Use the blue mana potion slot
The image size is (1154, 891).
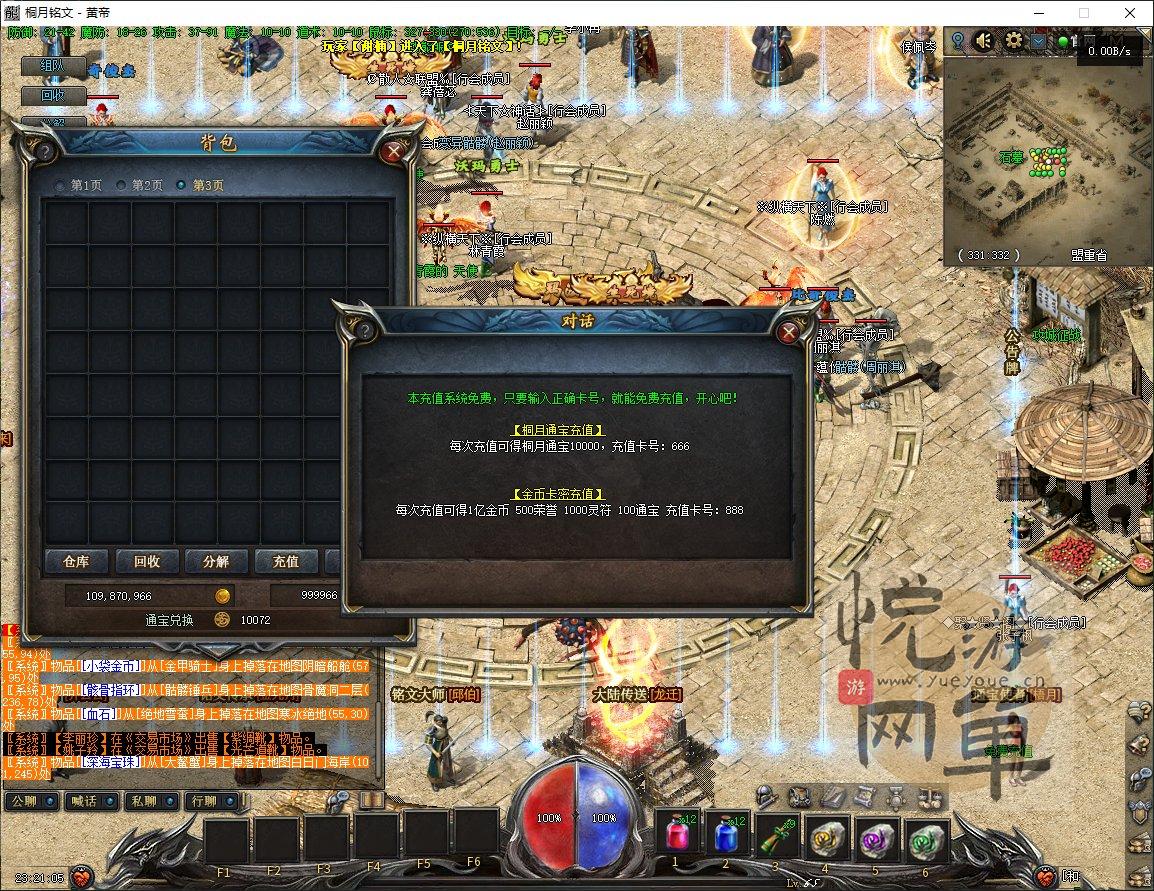click(x=725, y=833)
